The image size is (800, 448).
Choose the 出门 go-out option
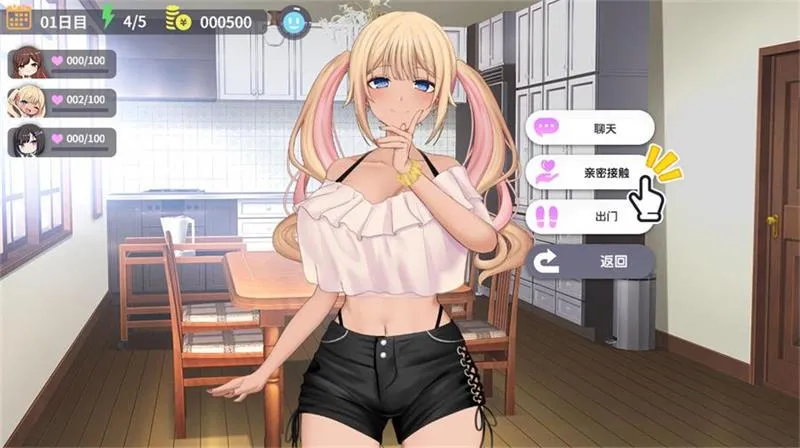click(x=590, y=216)
